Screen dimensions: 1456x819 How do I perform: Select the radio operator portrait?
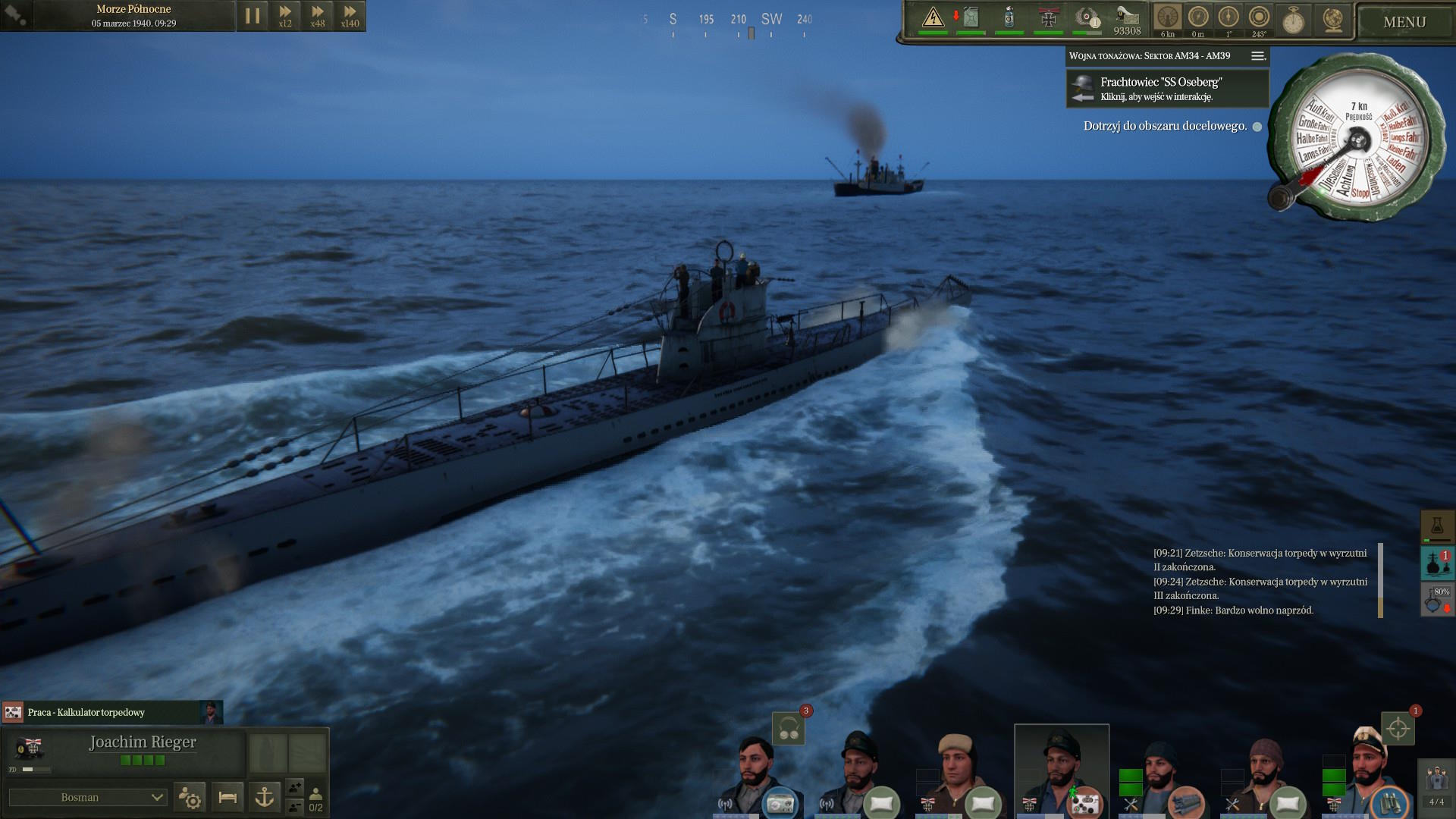point(760,773)
